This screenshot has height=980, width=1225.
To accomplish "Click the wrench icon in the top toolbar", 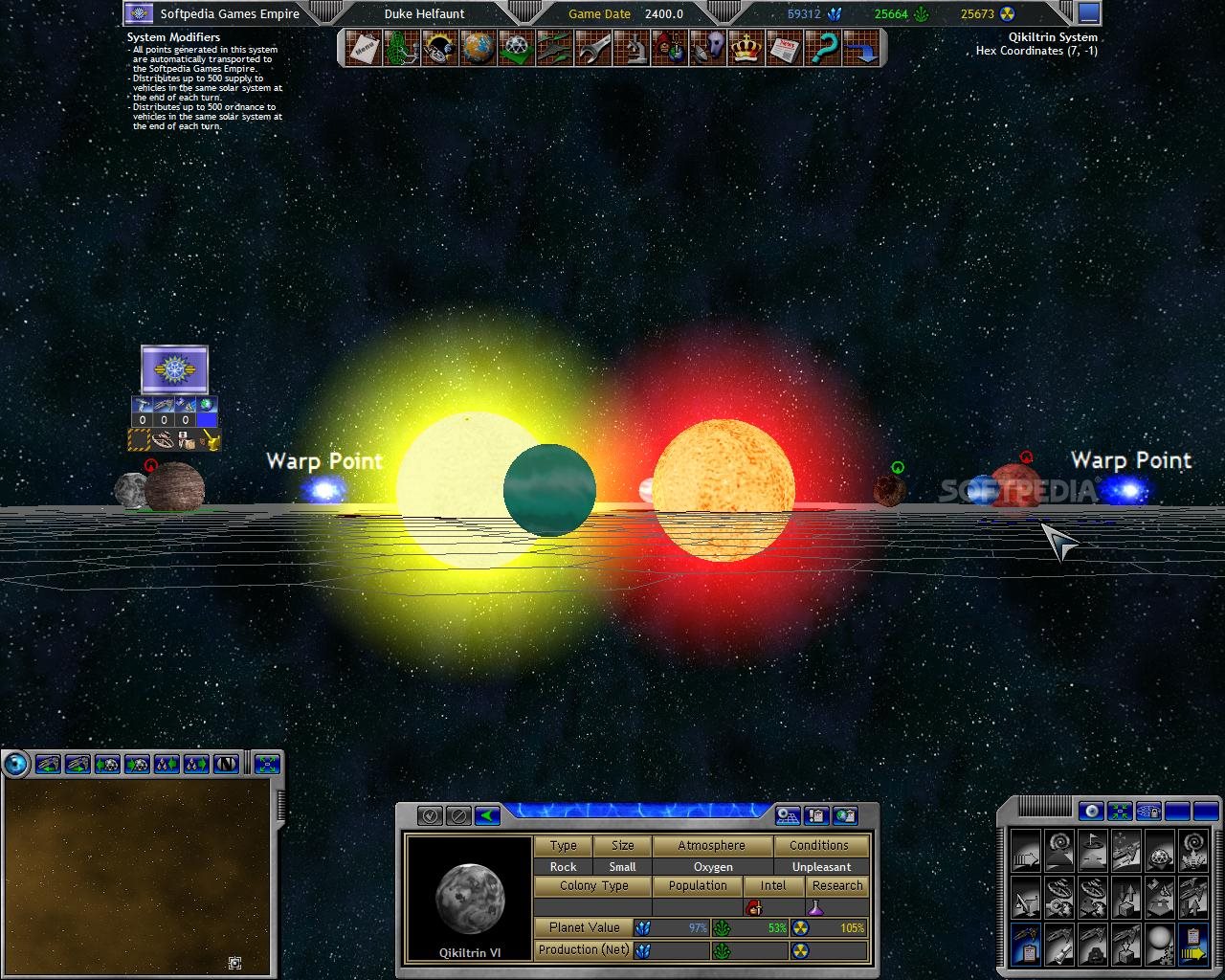I will pos(592,48).
